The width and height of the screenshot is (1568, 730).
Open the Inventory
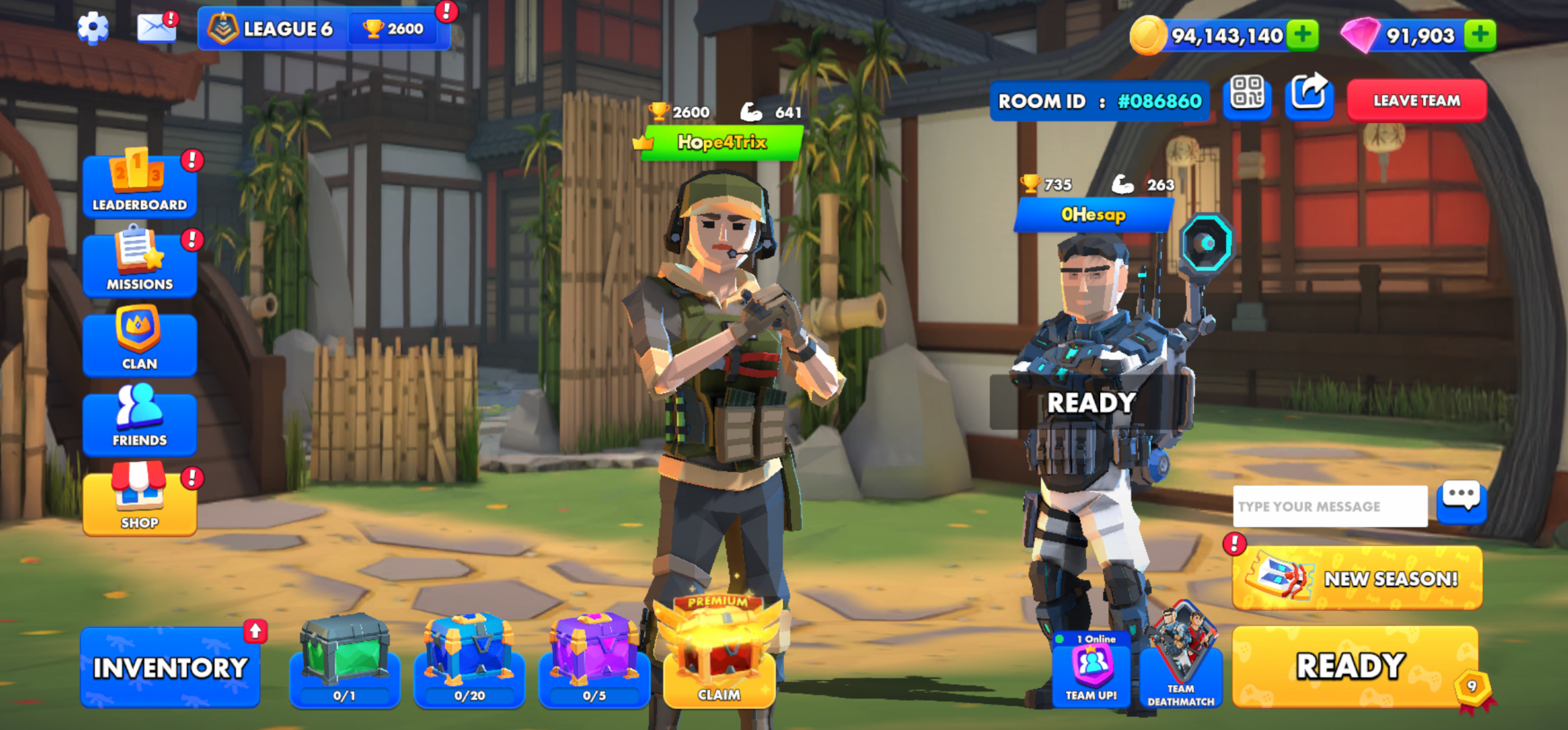tap(170, 667)
